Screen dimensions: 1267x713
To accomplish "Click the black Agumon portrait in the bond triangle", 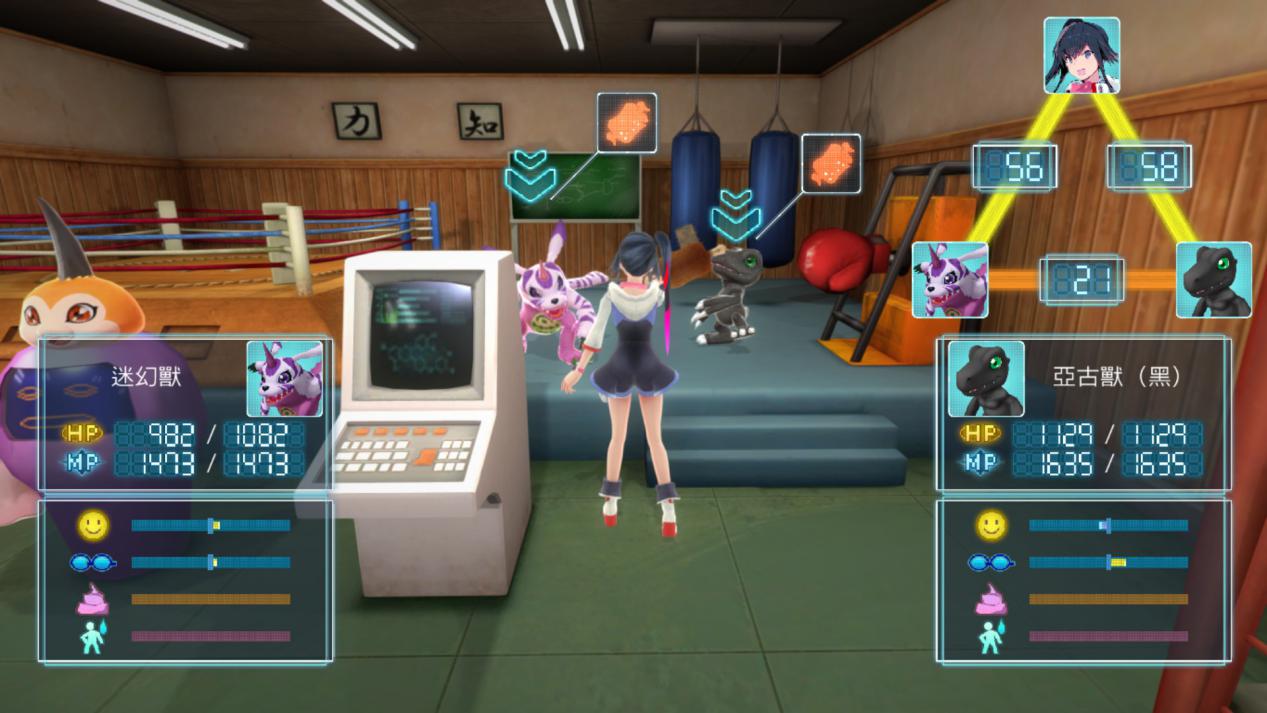I will (x=1213, y=280).
